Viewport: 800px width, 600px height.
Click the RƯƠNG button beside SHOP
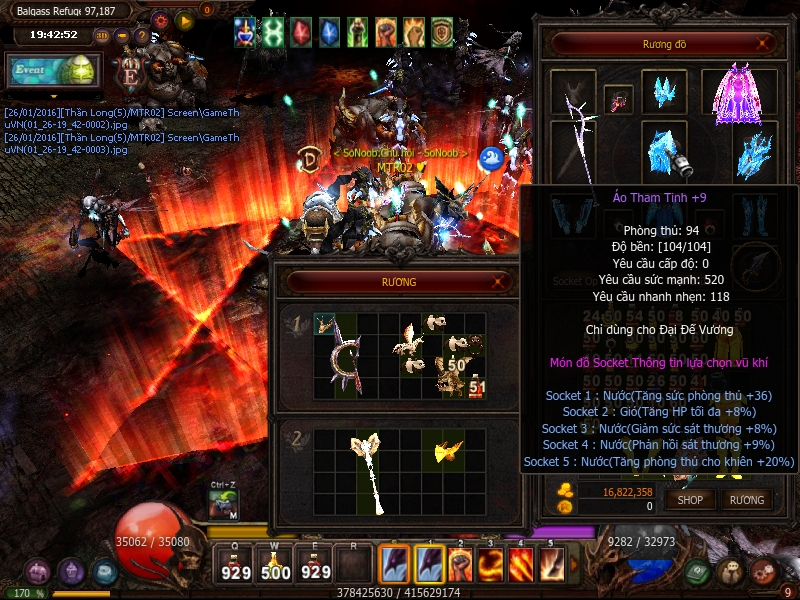pyautogui.click(x=746, y=499)
